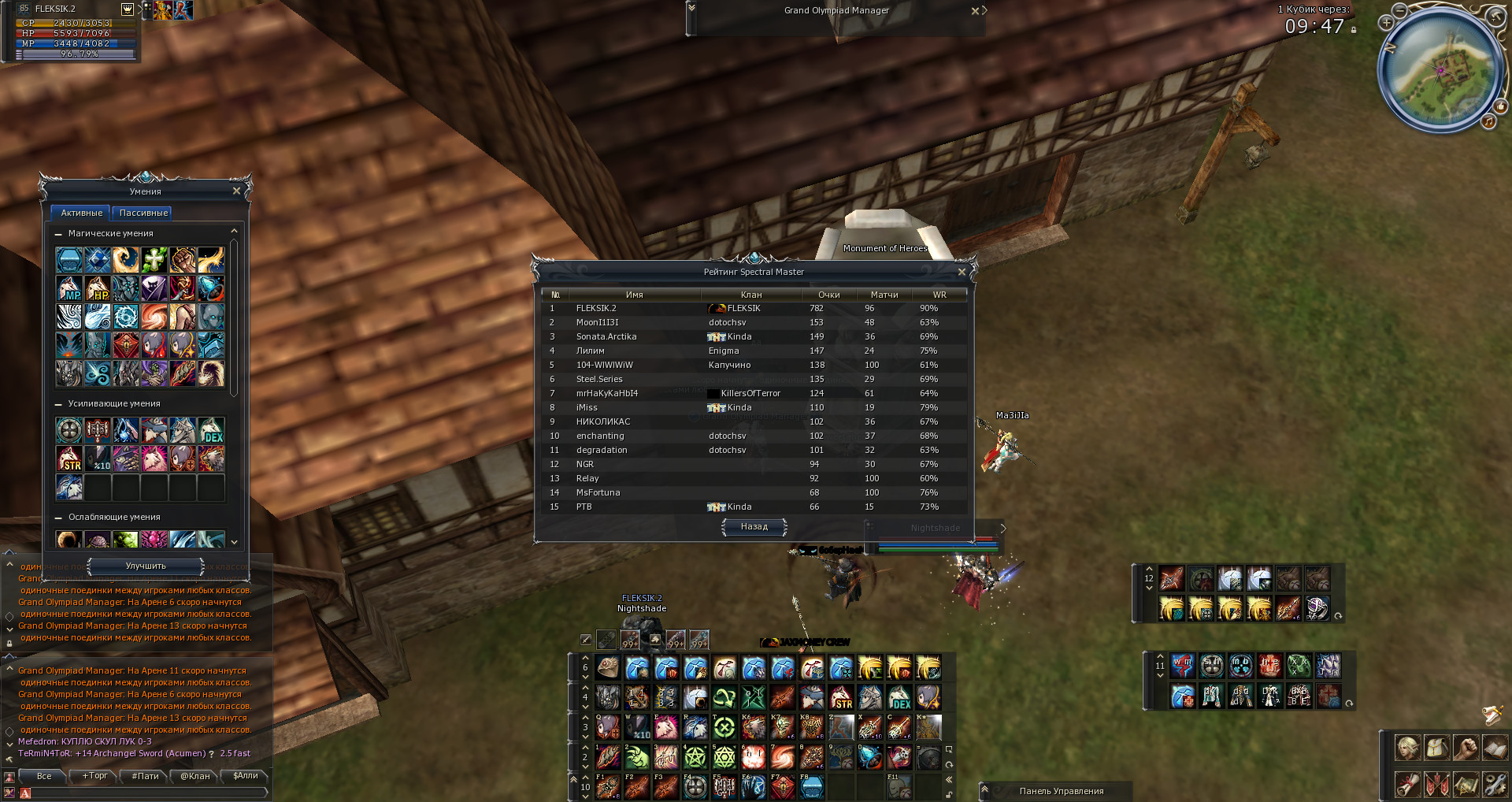Click the Улучшить button in skills window
This screenshot has height=802, width=1512.
(145, 566)
